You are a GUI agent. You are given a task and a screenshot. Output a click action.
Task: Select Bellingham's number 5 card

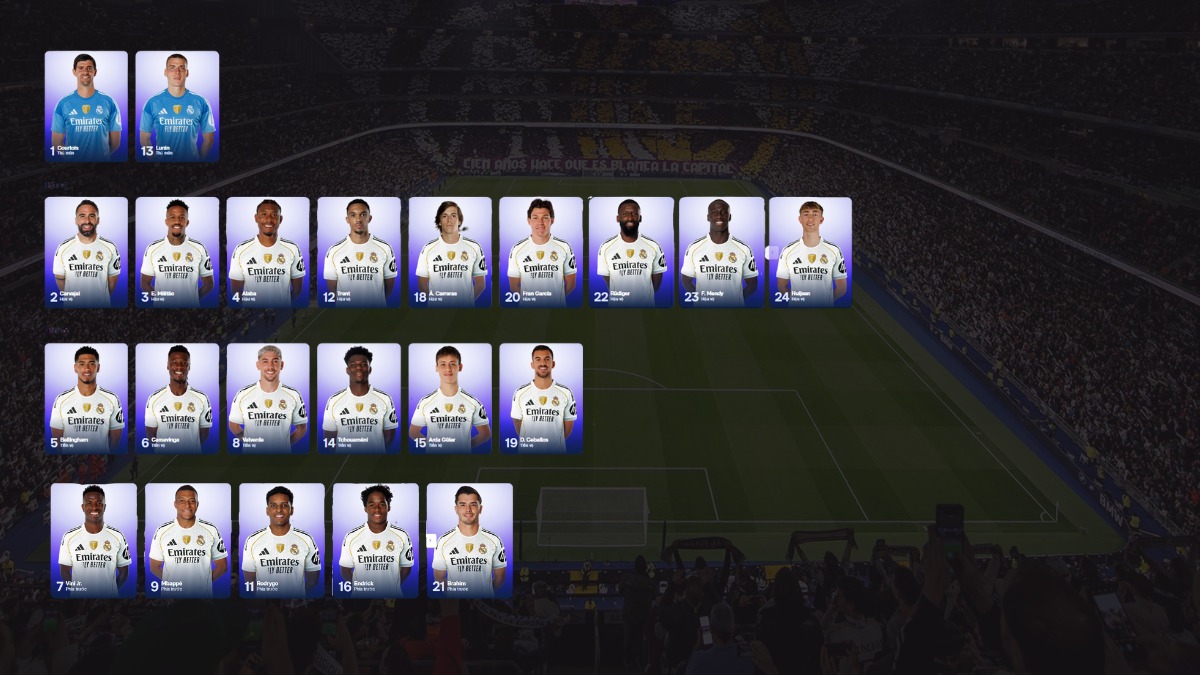[x=86, y=398]
